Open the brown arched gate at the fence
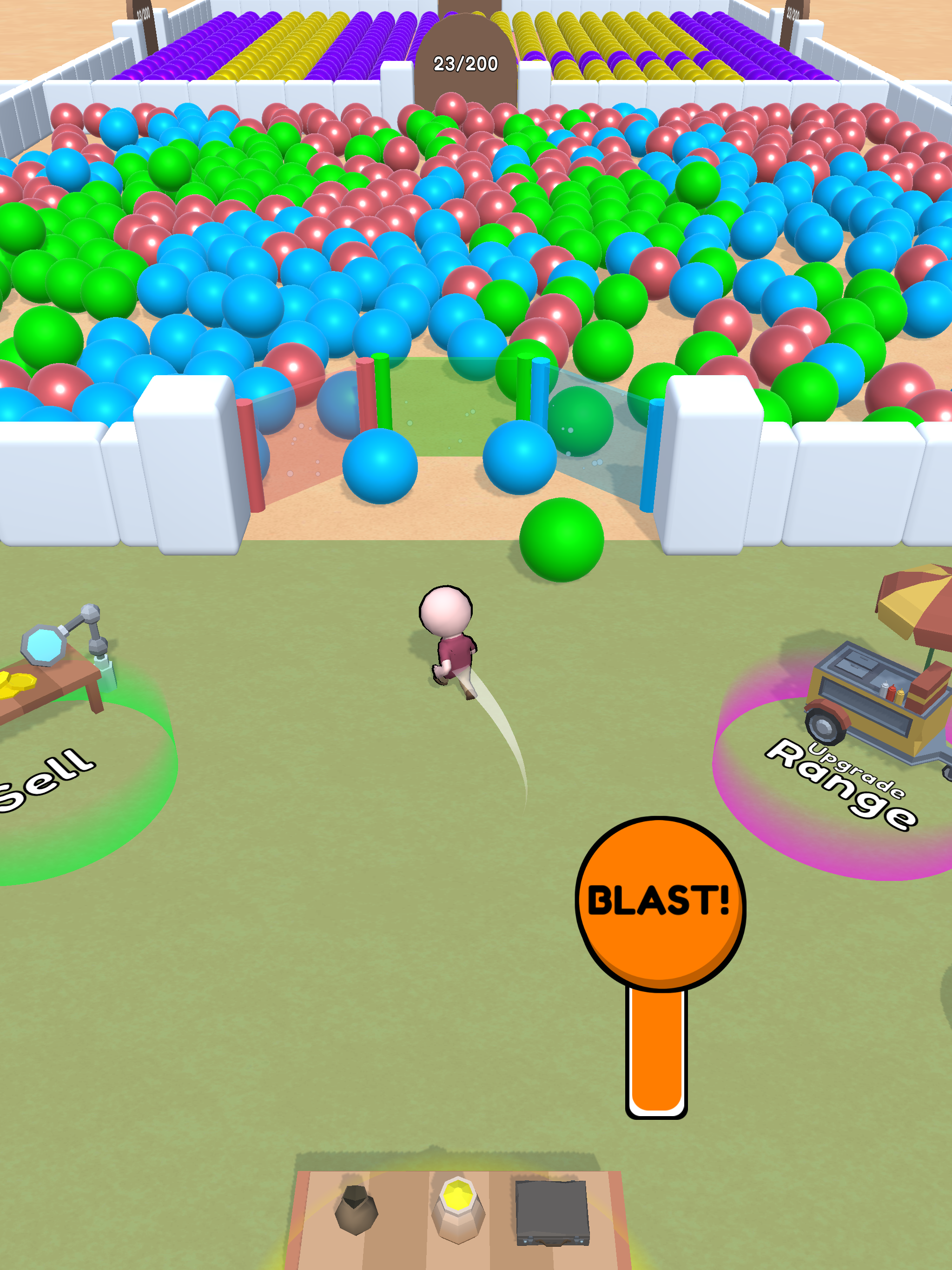 [465, 34]
